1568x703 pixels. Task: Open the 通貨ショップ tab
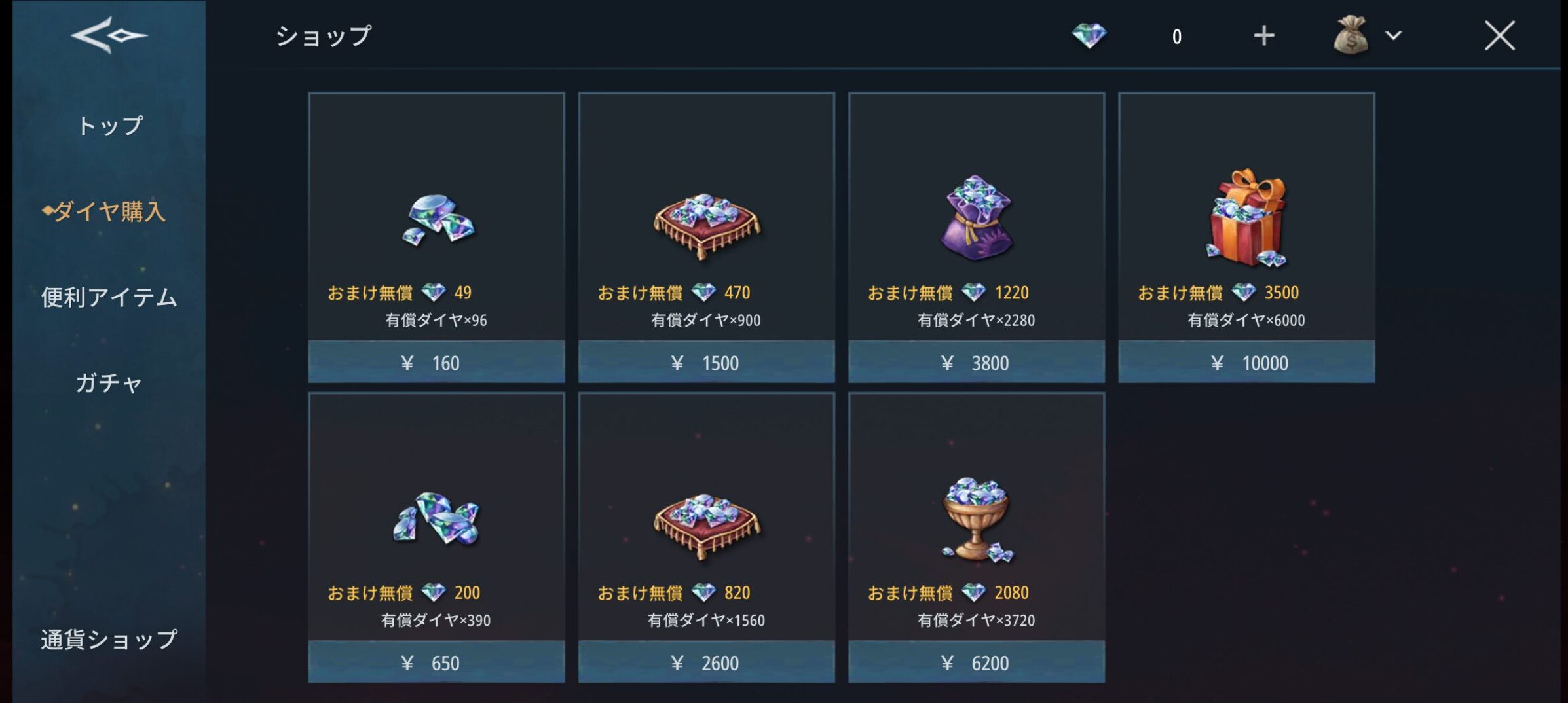(109, 639)
